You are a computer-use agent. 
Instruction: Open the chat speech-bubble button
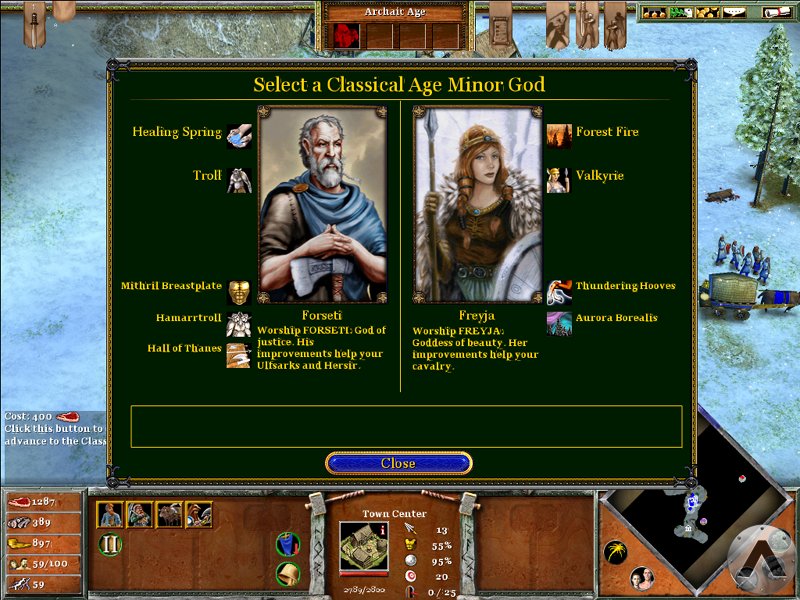(735, 12)
